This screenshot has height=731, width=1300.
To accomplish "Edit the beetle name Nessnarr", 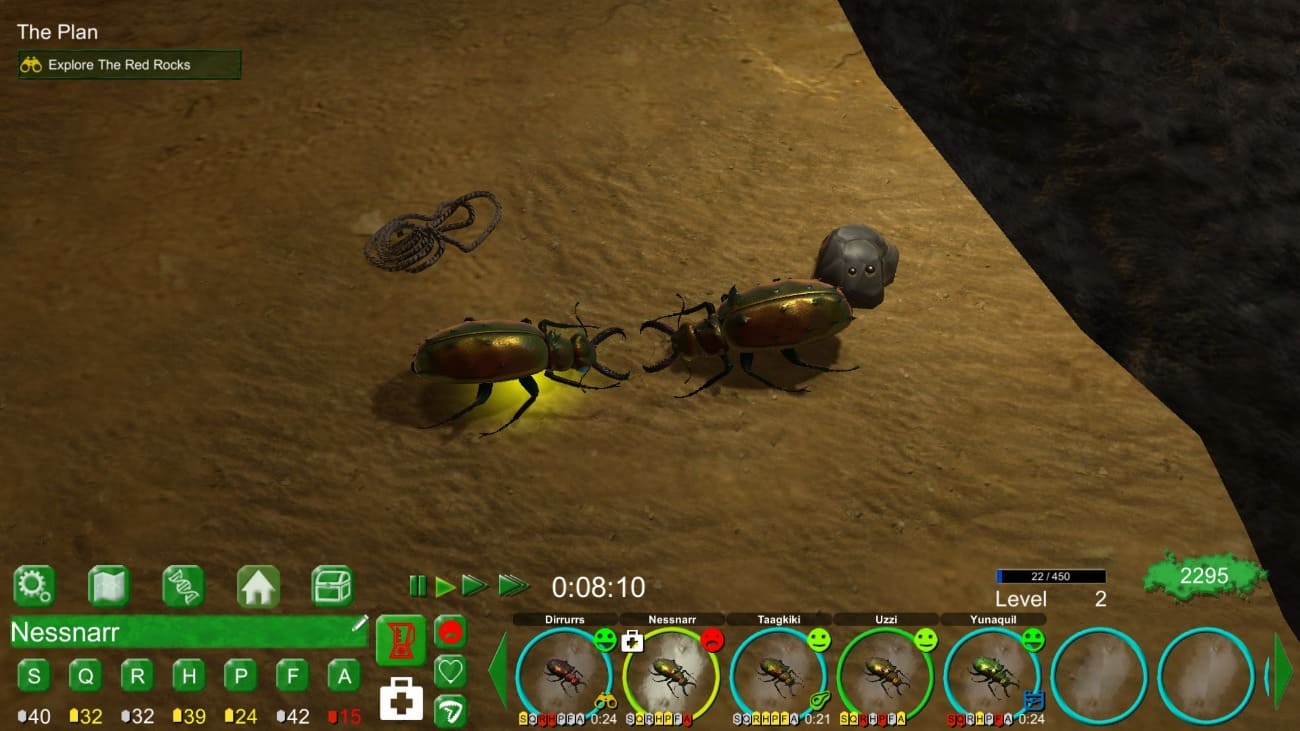I will [x=360, y=624].
